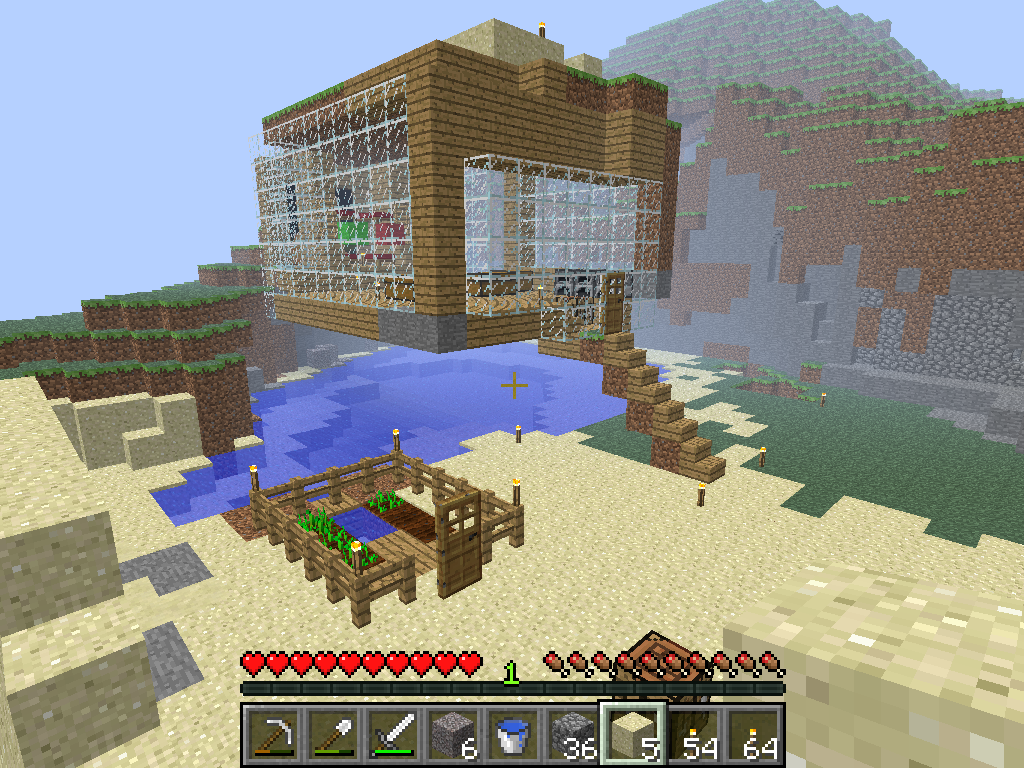The width and height of the screenshot is (1024, 768).
Task: Switch to the cobblestone stack of 36
Action: [x=573, y=734]
